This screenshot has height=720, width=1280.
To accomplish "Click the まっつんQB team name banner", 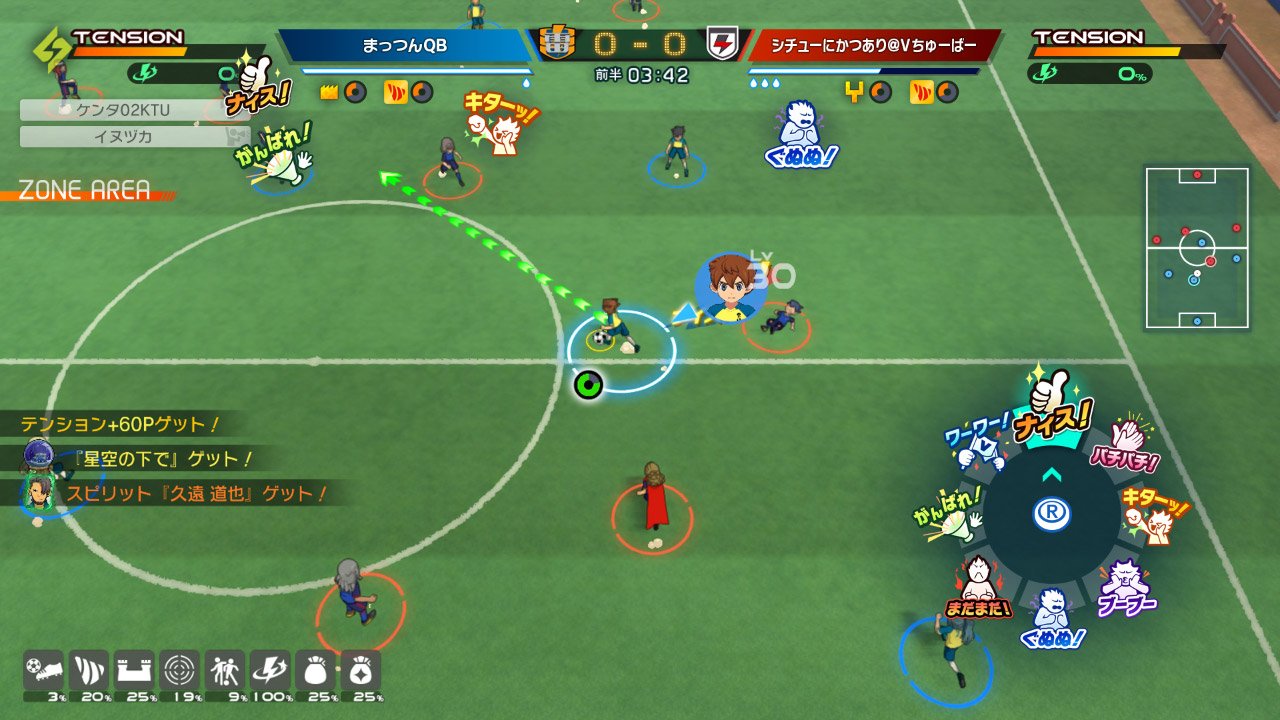I will (x=405, y=45).
